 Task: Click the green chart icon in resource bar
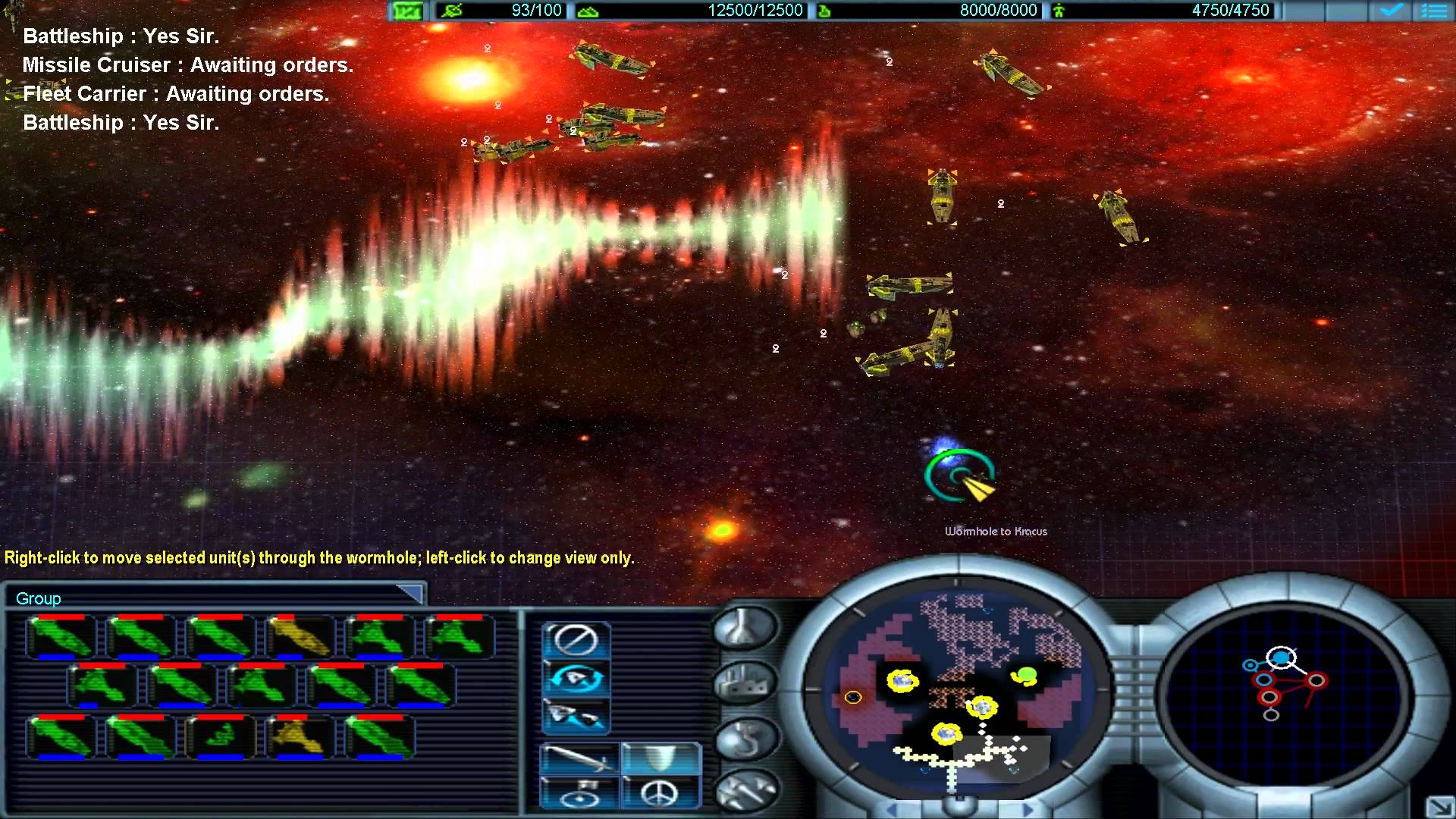click(x=407, y=11)
